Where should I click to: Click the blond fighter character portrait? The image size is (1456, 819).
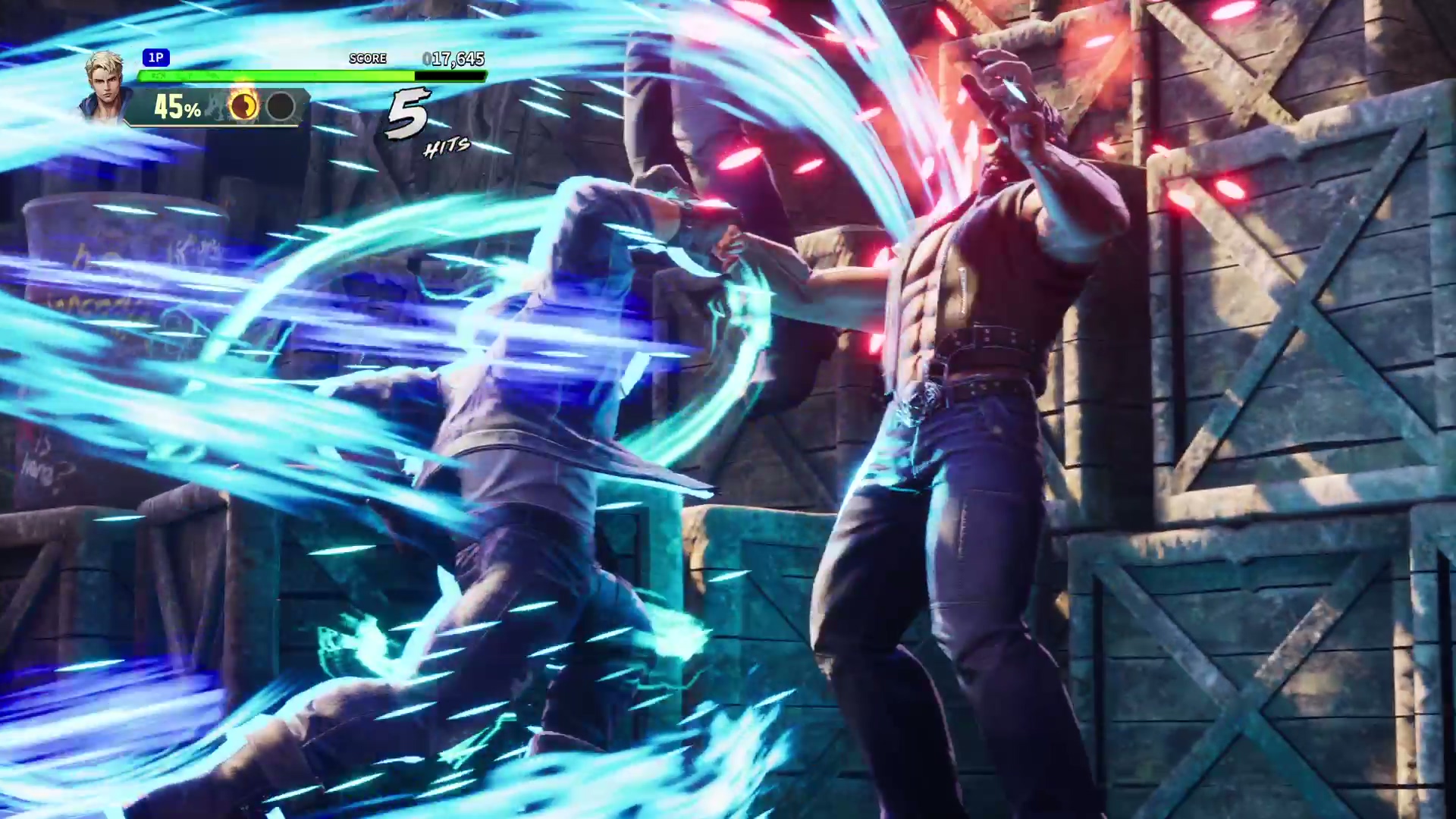coord(106,83)
